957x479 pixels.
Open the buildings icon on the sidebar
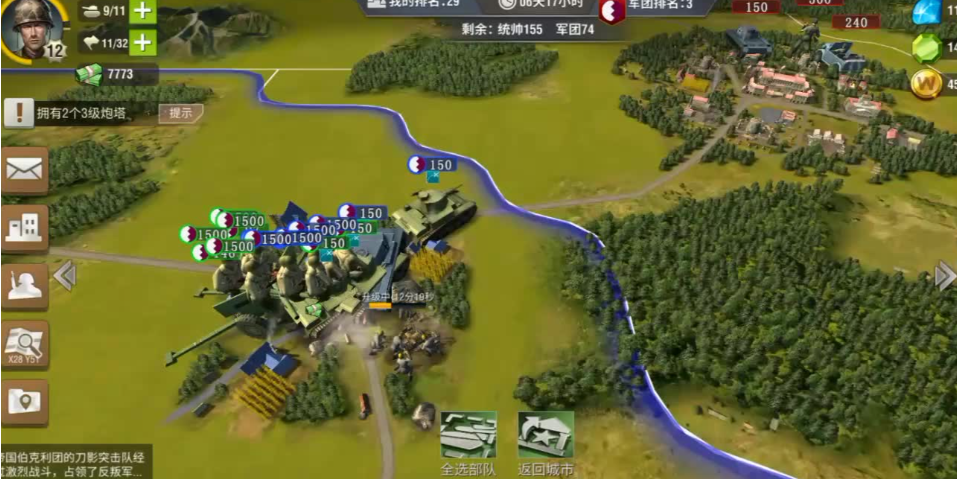(x=24, y=228)
